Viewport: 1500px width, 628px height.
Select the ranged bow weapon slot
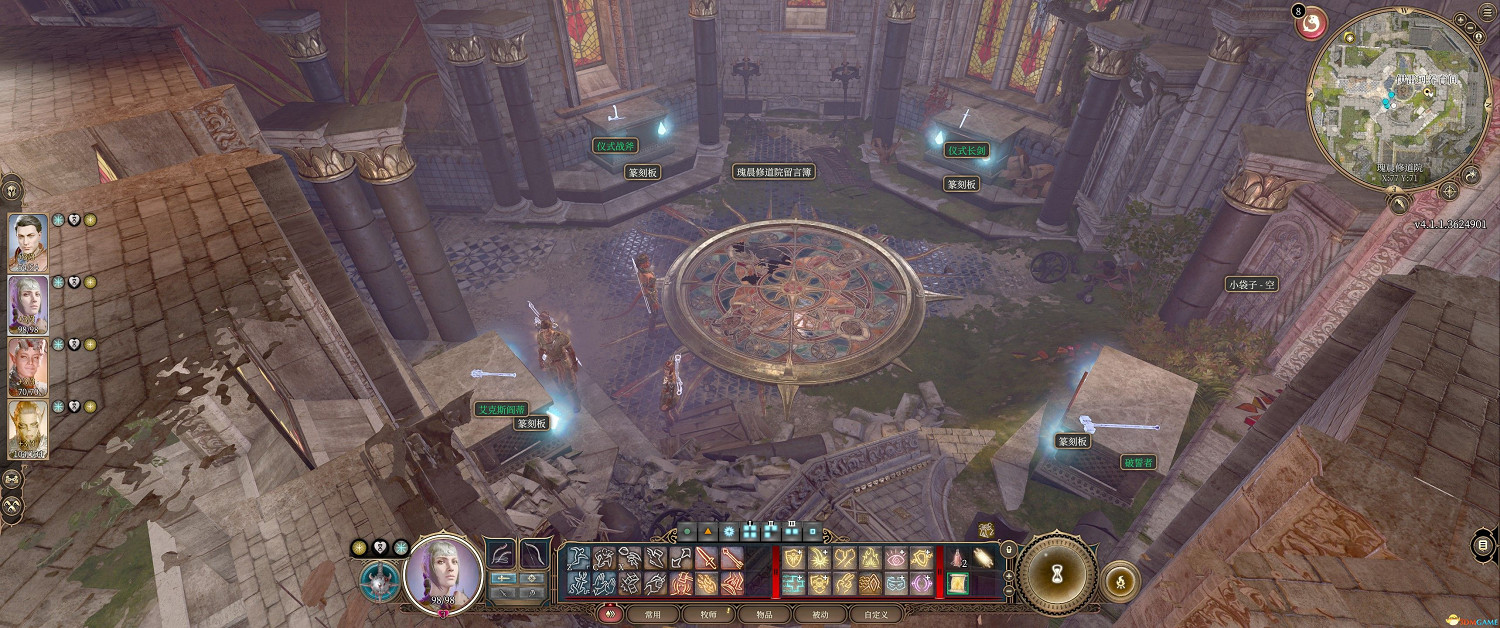coord(535,553)
